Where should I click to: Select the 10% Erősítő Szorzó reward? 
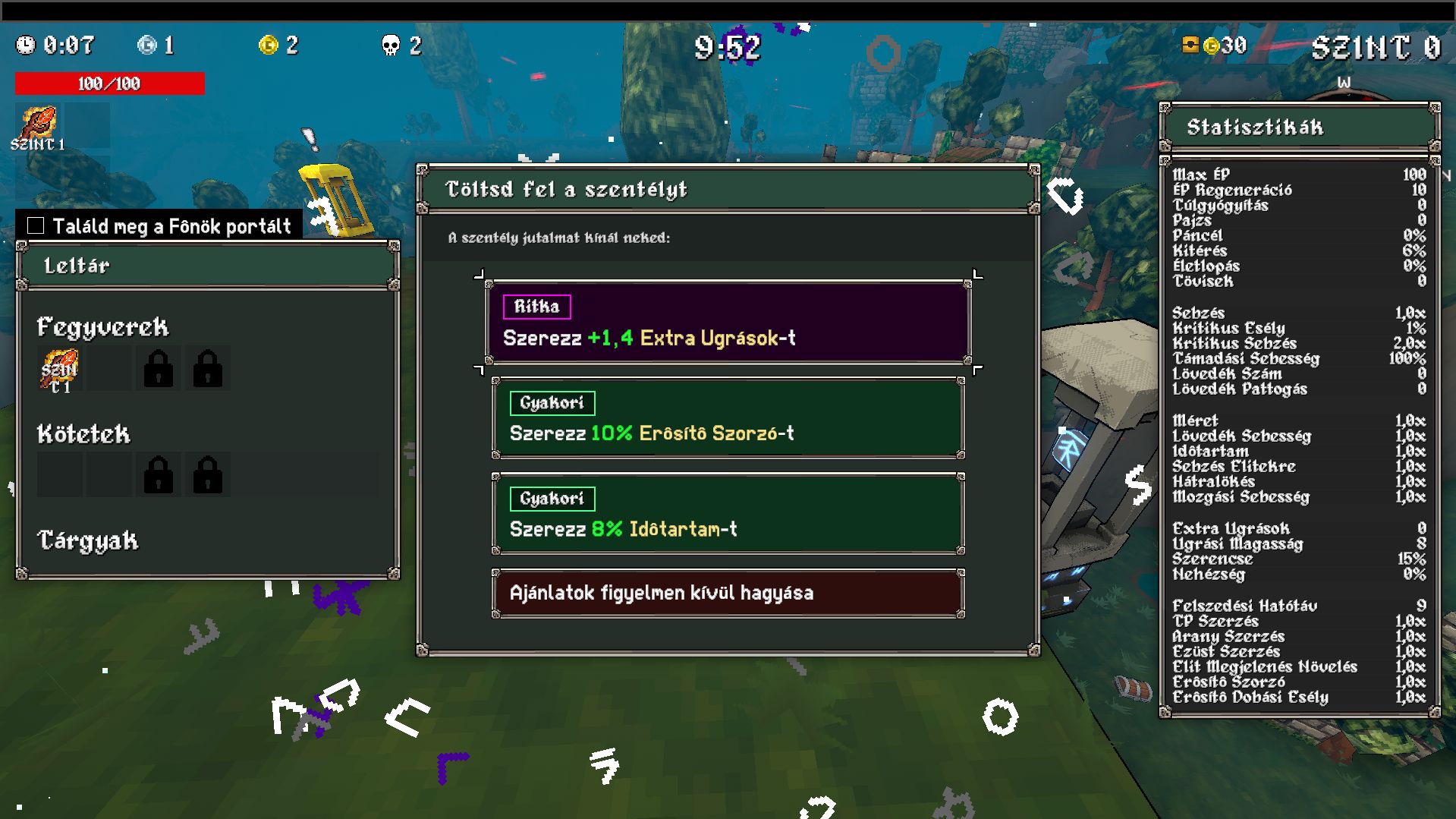(x=728, y=418)
